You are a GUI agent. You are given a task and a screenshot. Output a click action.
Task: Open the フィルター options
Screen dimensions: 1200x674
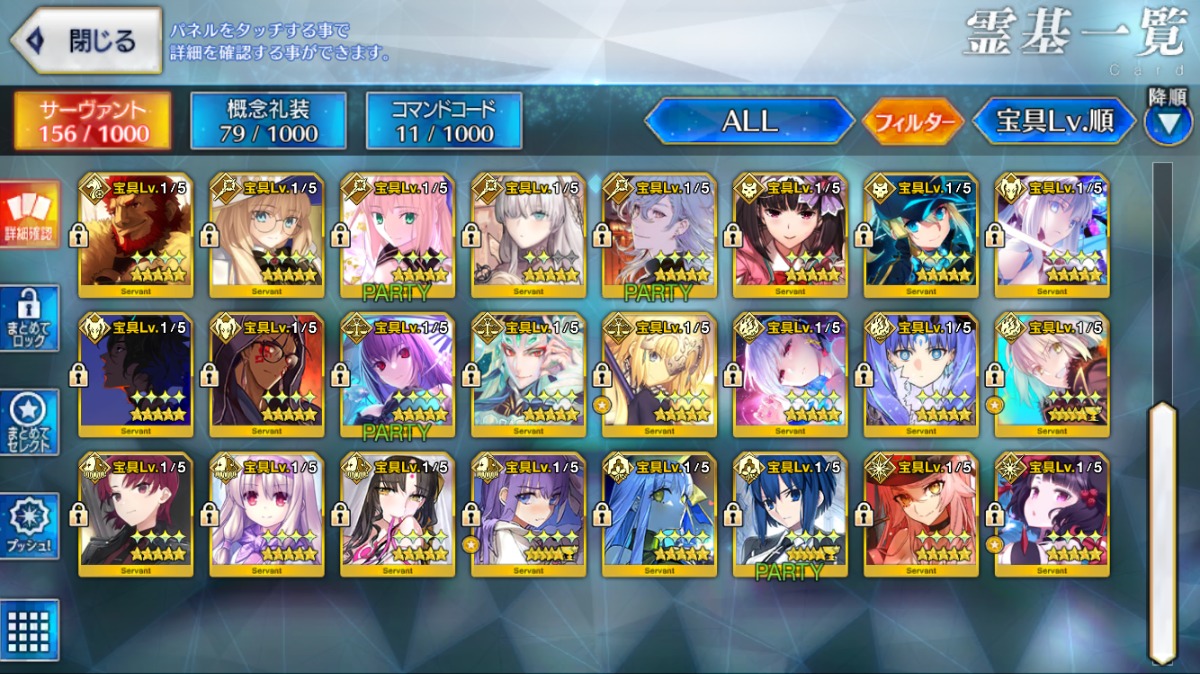[913, 122]
